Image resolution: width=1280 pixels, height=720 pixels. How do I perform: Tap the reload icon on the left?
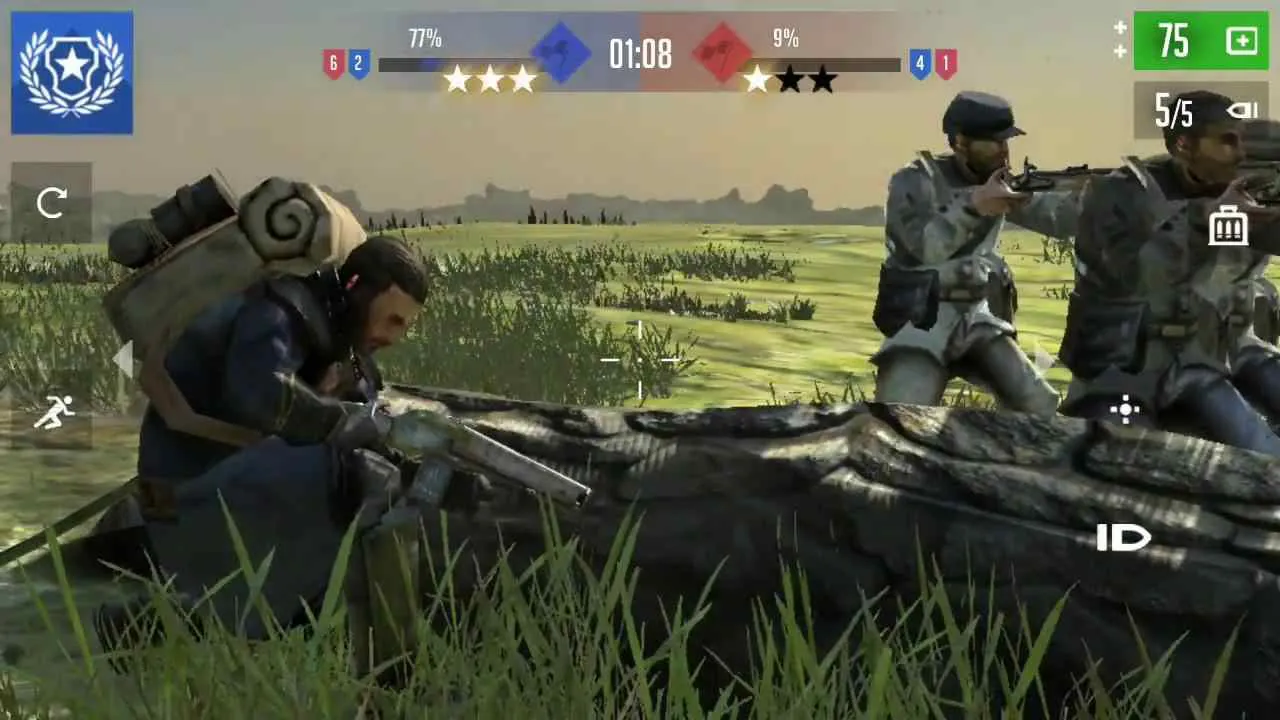tap(51, 203)
